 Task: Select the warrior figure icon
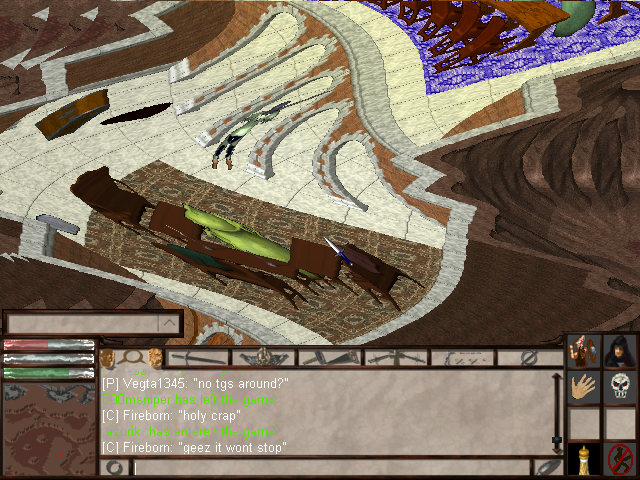point(585,351)
